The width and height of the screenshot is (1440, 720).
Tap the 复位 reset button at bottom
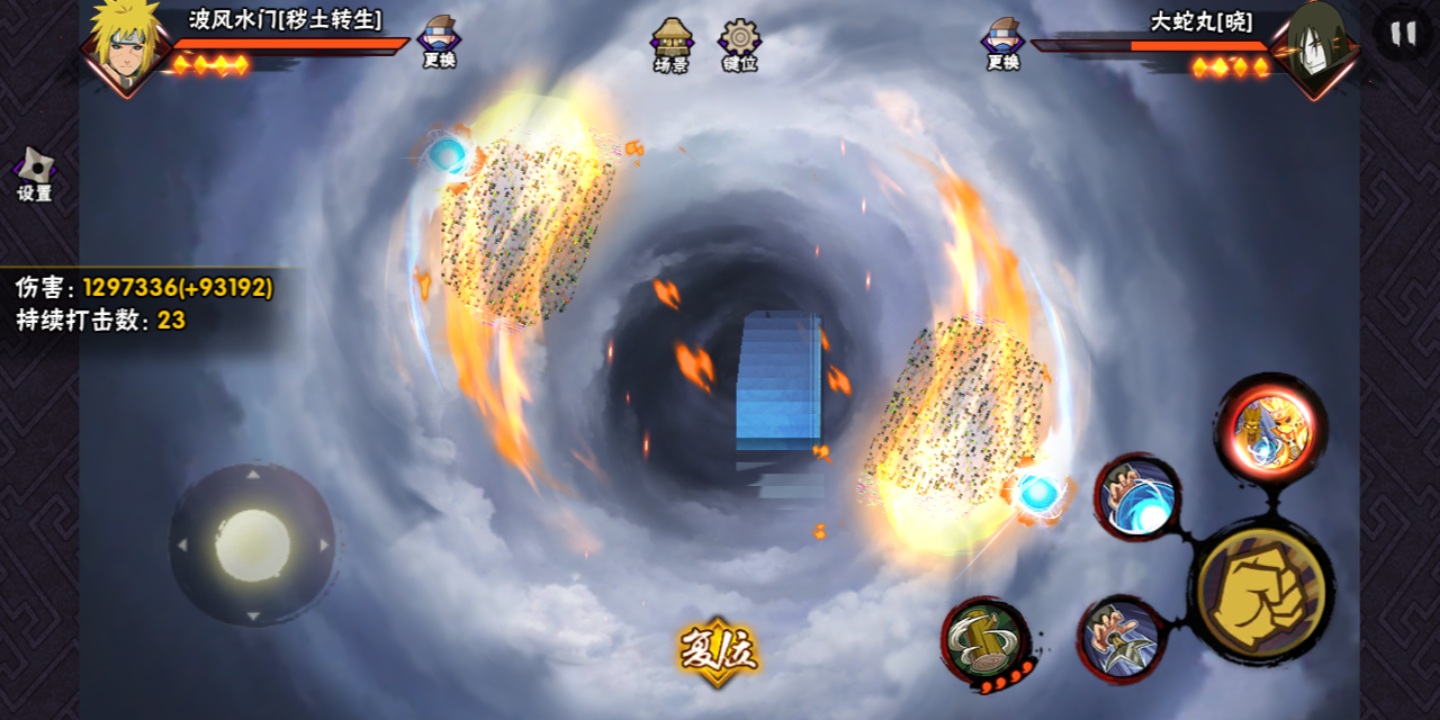click(719, 650)
